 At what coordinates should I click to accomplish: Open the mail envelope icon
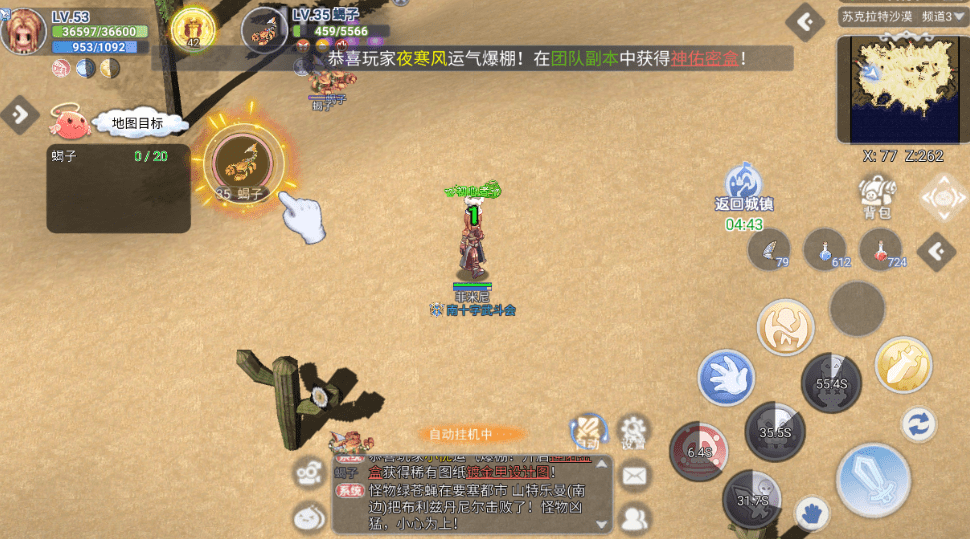tap(634, 476)
